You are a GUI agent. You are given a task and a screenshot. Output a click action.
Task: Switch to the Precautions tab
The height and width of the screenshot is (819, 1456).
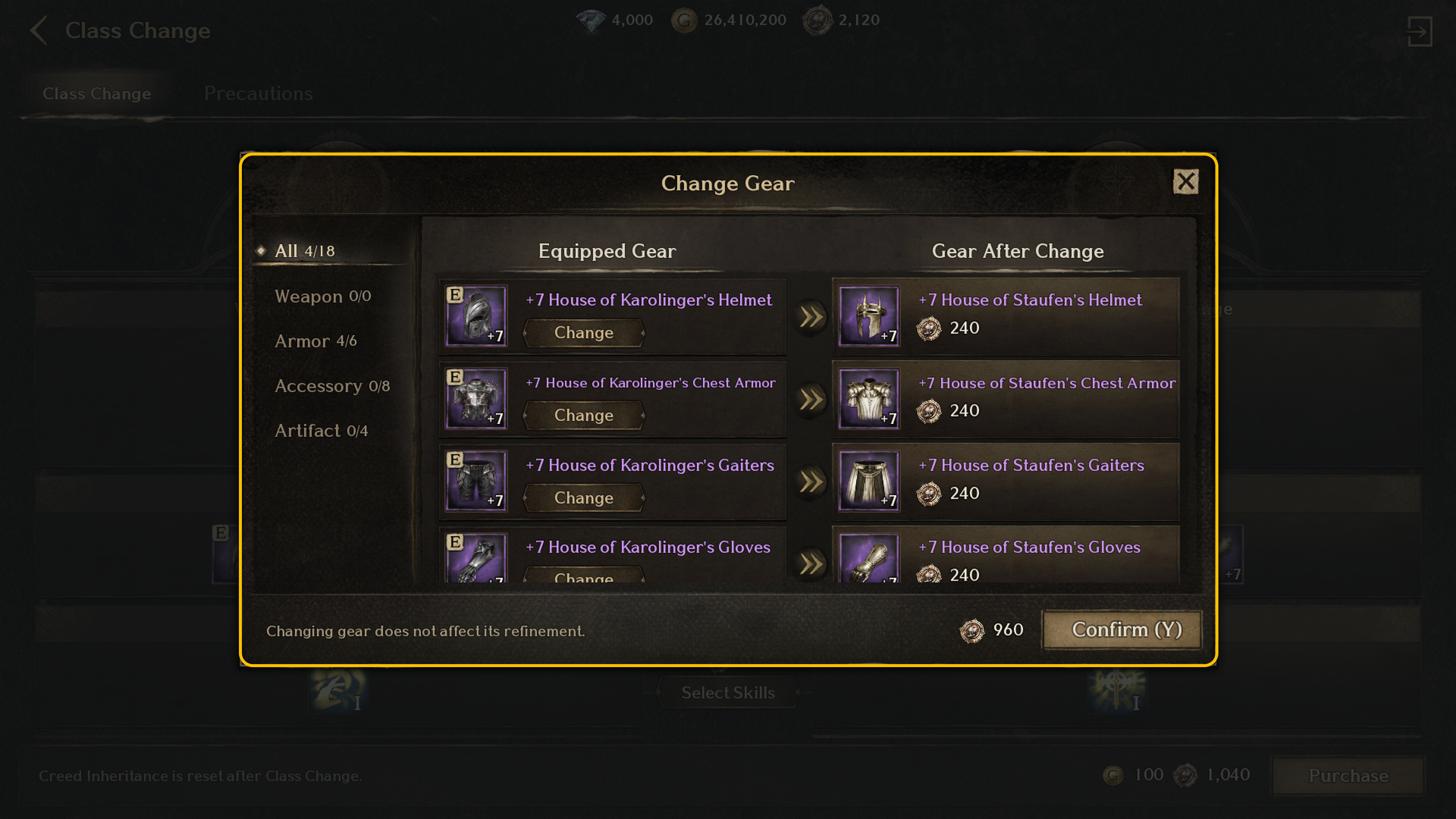(x=258, y=93)
